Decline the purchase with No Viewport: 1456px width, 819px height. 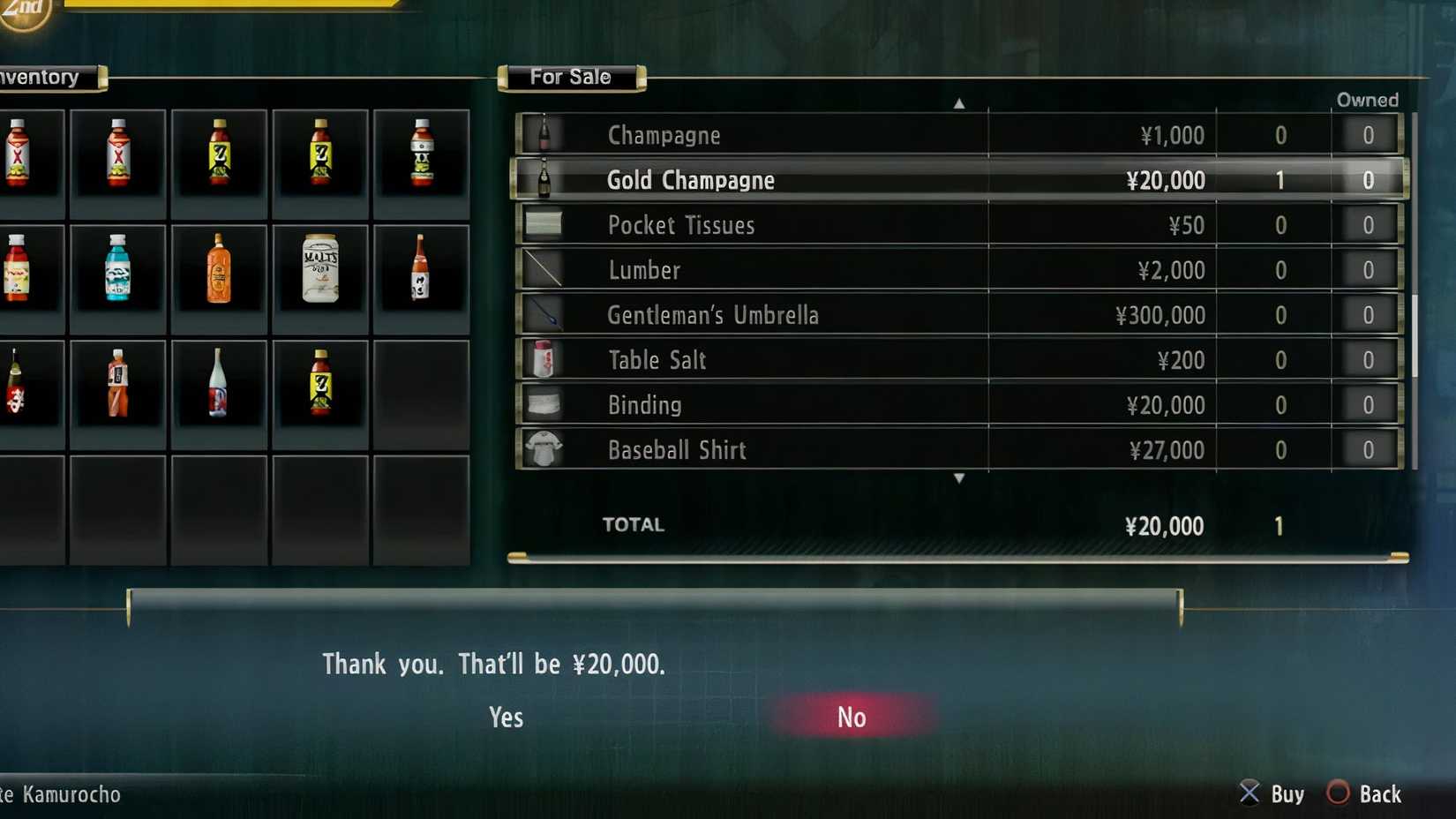(x=850, y=718)
